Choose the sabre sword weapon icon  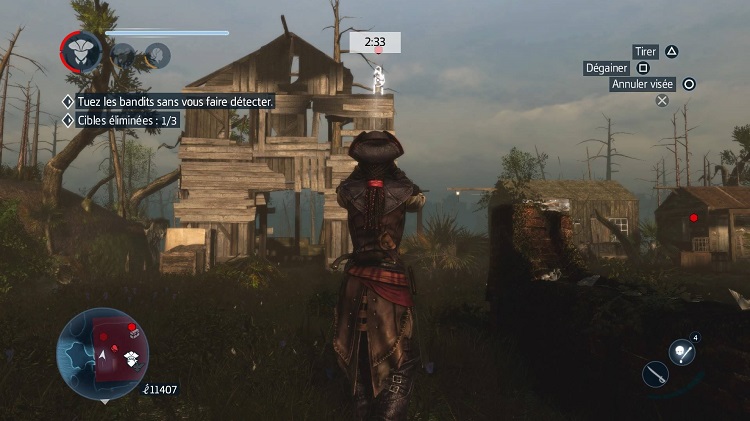pyautogui.click(x=657, y=374)
